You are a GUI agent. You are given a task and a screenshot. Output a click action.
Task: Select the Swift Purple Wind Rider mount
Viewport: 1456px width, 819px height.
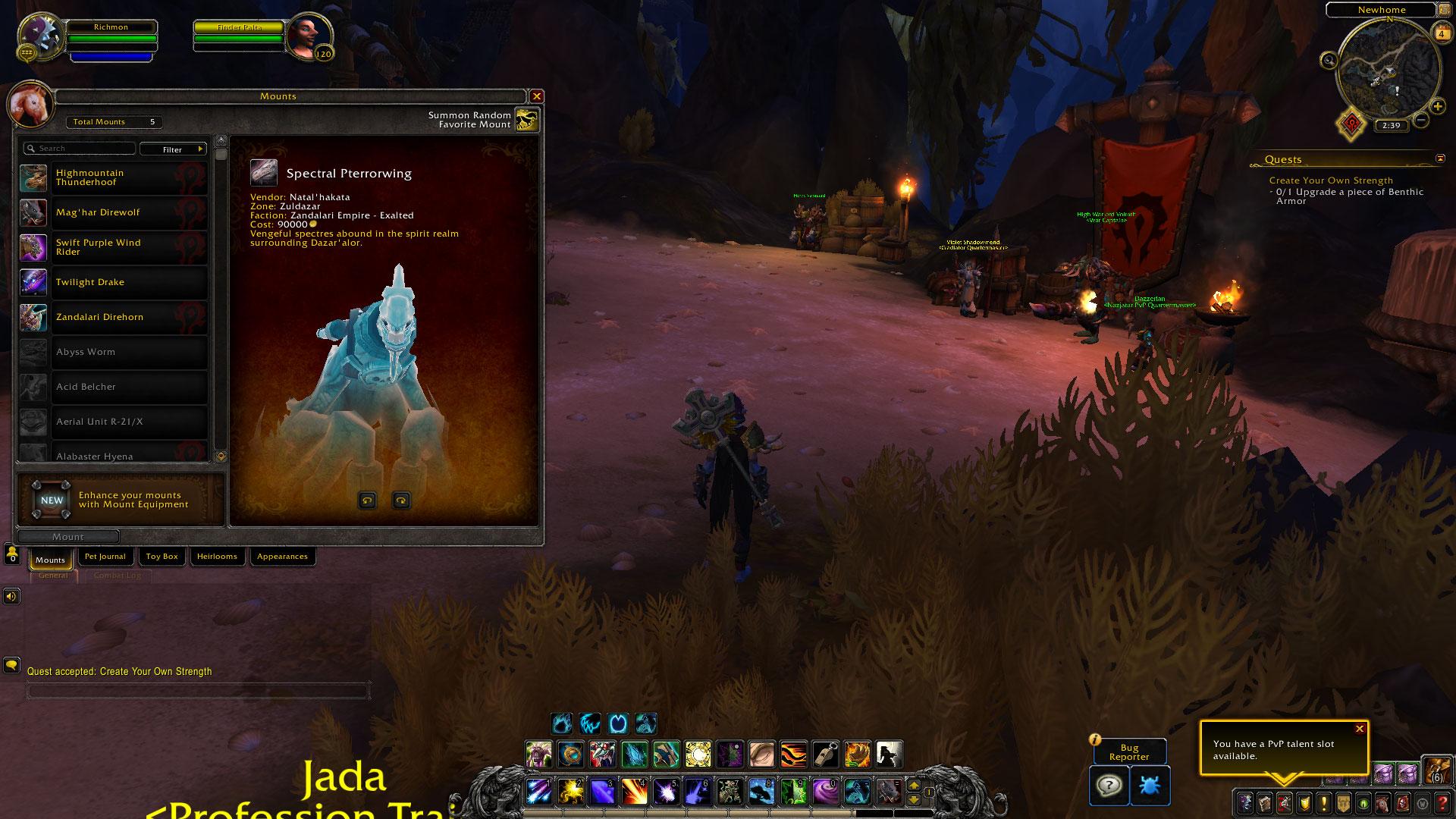tap(114, 247)
